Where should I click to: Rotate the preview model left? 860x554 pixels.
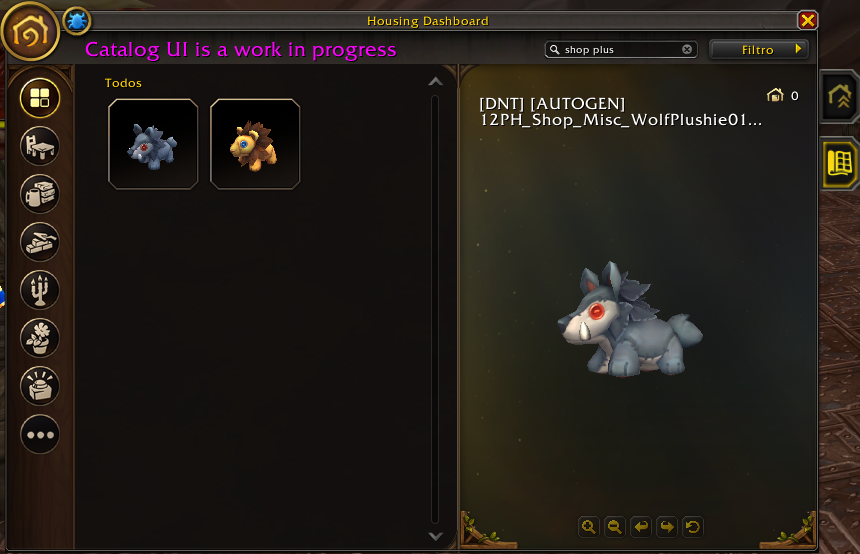tap(641, 526)
